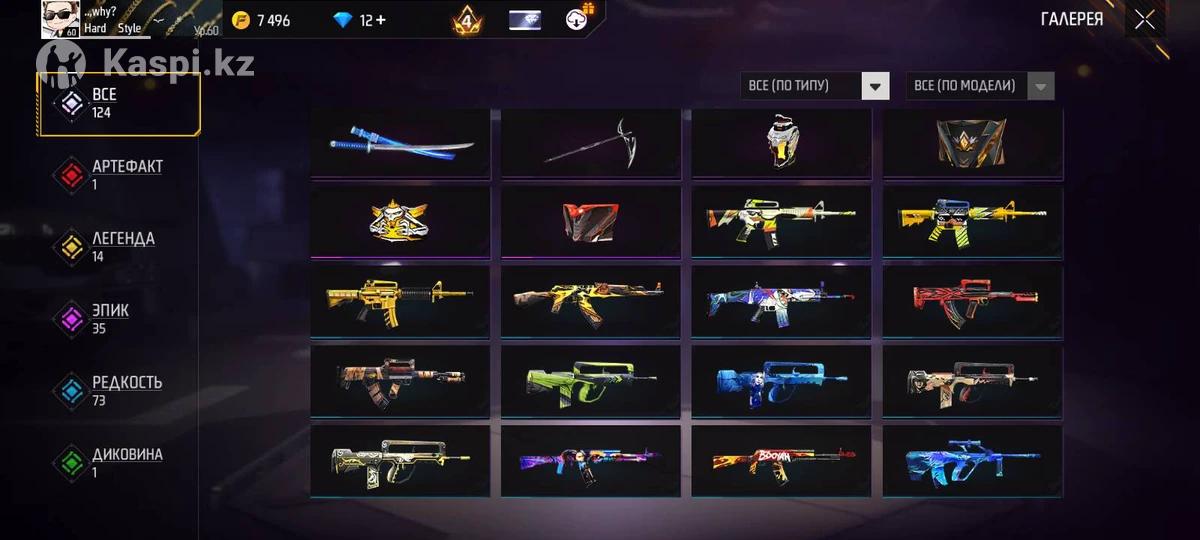Select the blue katana skin
Image resolution: width=1200 pixels, height=540 pixels.
pyautogui.click(x=400, y=144)
